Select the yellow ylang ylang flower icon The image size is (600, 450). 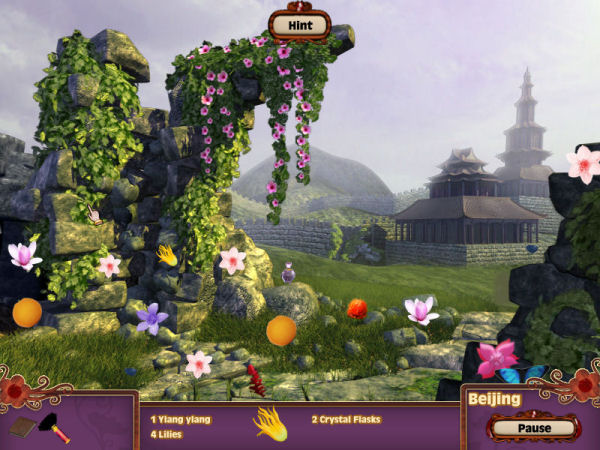pyautogui.click(x=270, y=422)
